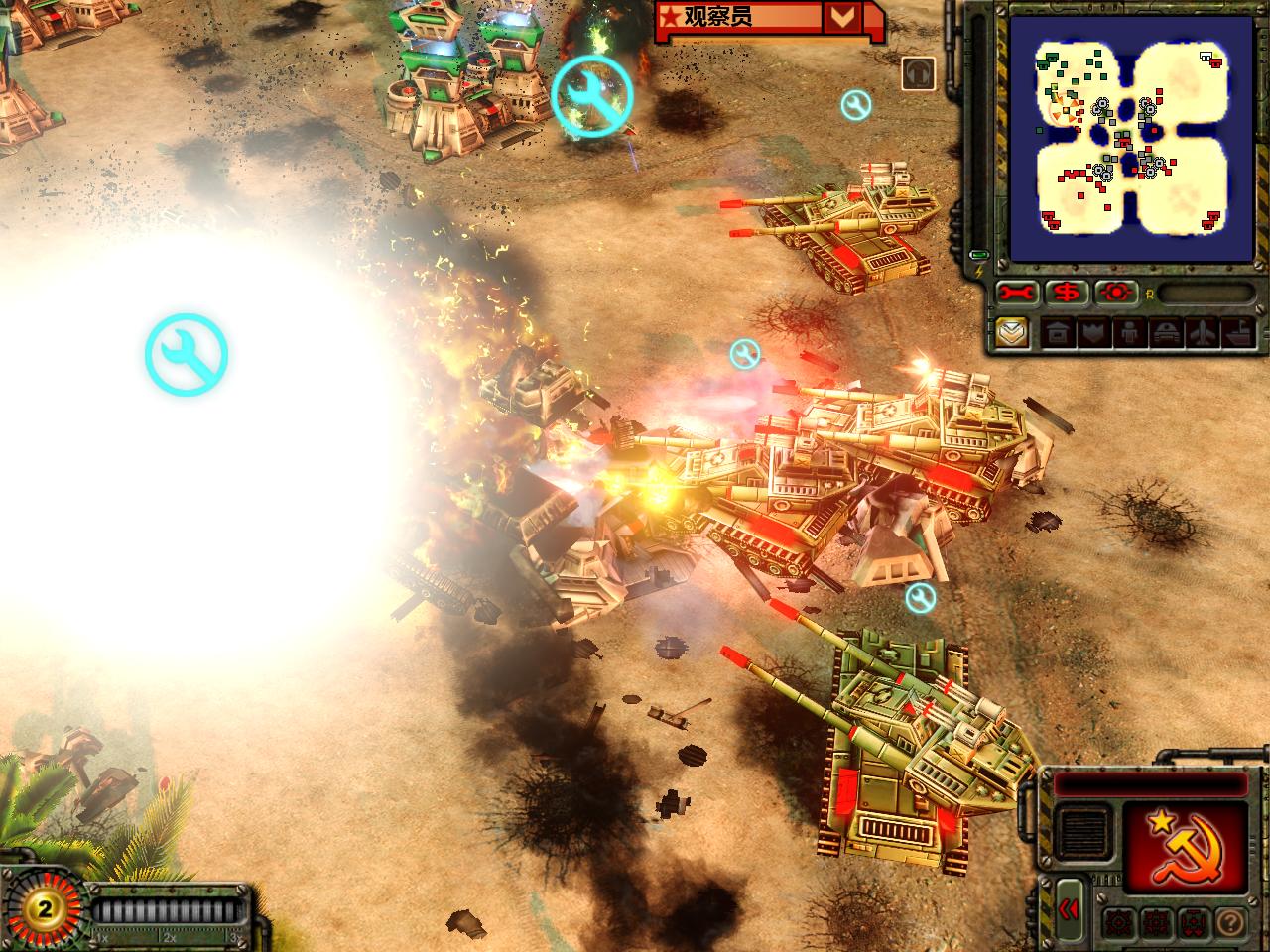Activate the red wrench repair button
Image resolution: width=1270 pixels, height=952 pixels.
point(1019,294)
